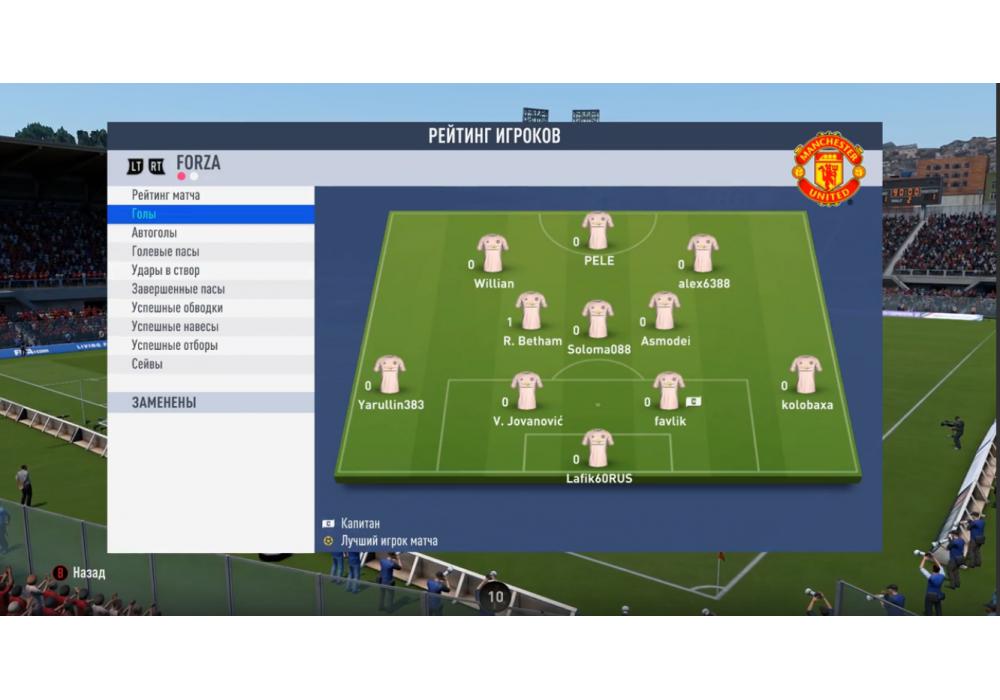Pick Yarullin383 on the formation
This screenshot has width=1000, height=700.
pyautogui.click(x=389, y=375)
